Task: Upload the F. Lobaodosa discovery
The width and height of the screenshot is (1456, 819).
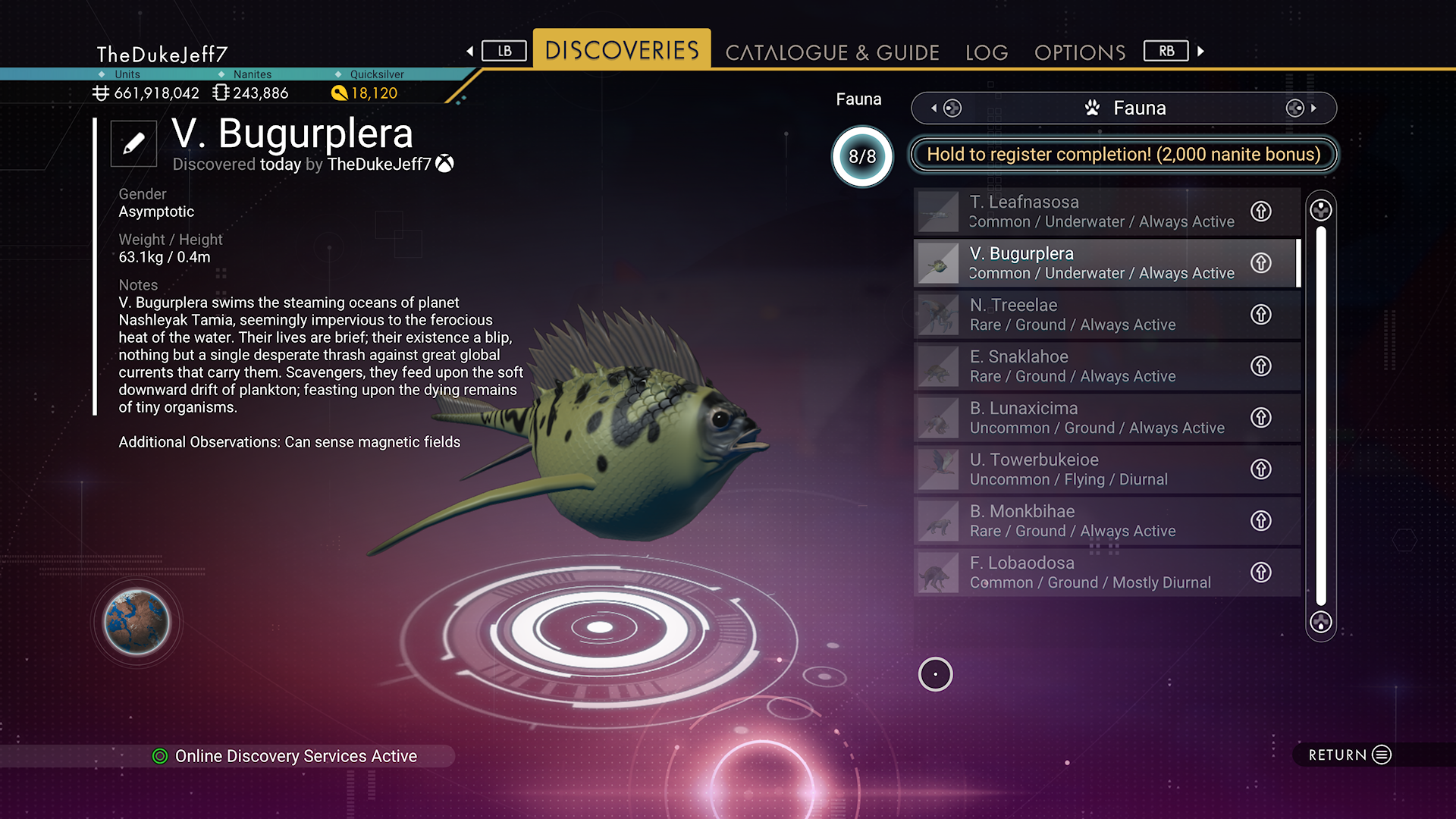Action: [x=1261, y=573]
